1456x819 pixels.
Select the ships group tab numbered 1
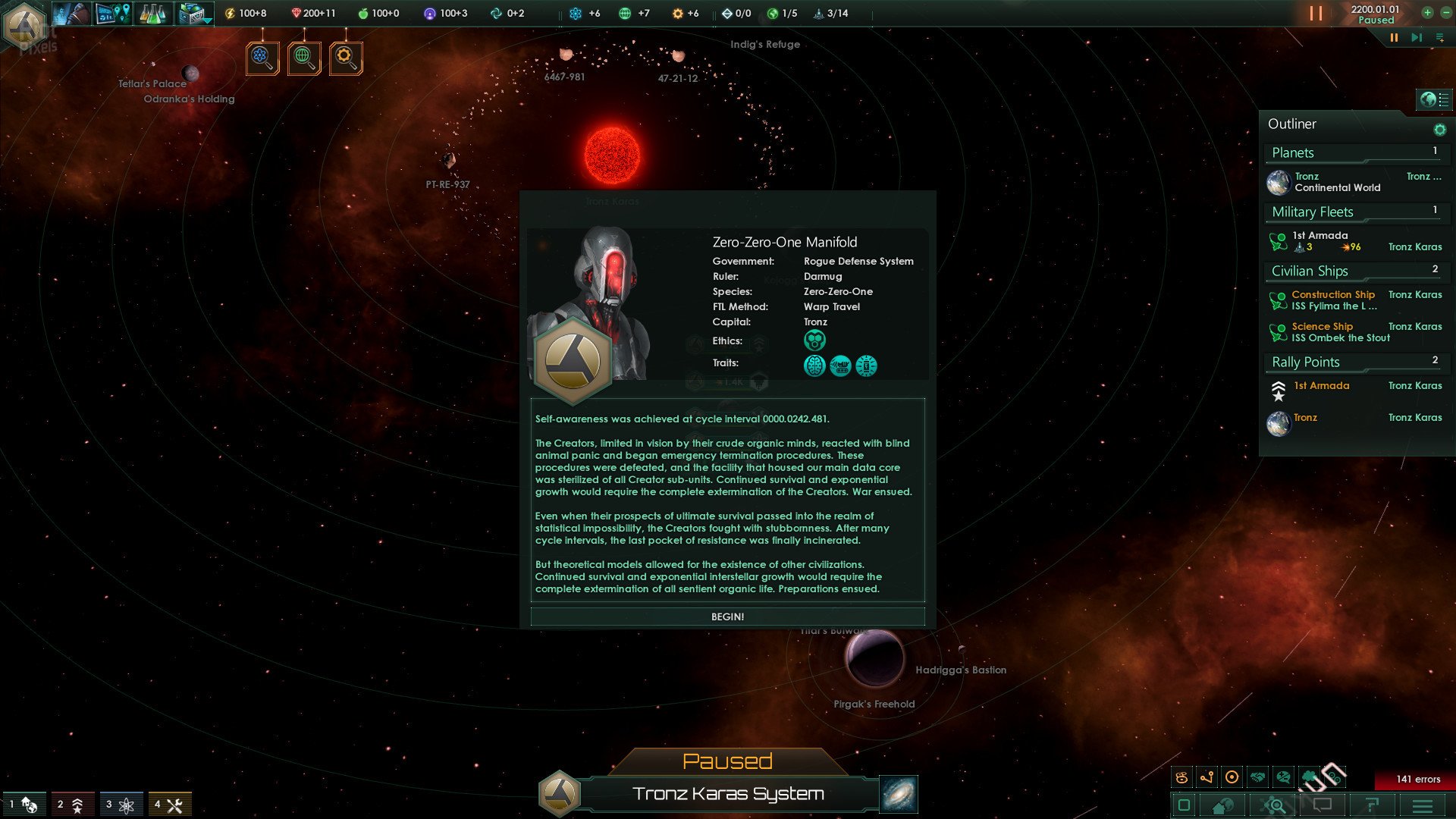pyautogui.click(x=24, y=805)
